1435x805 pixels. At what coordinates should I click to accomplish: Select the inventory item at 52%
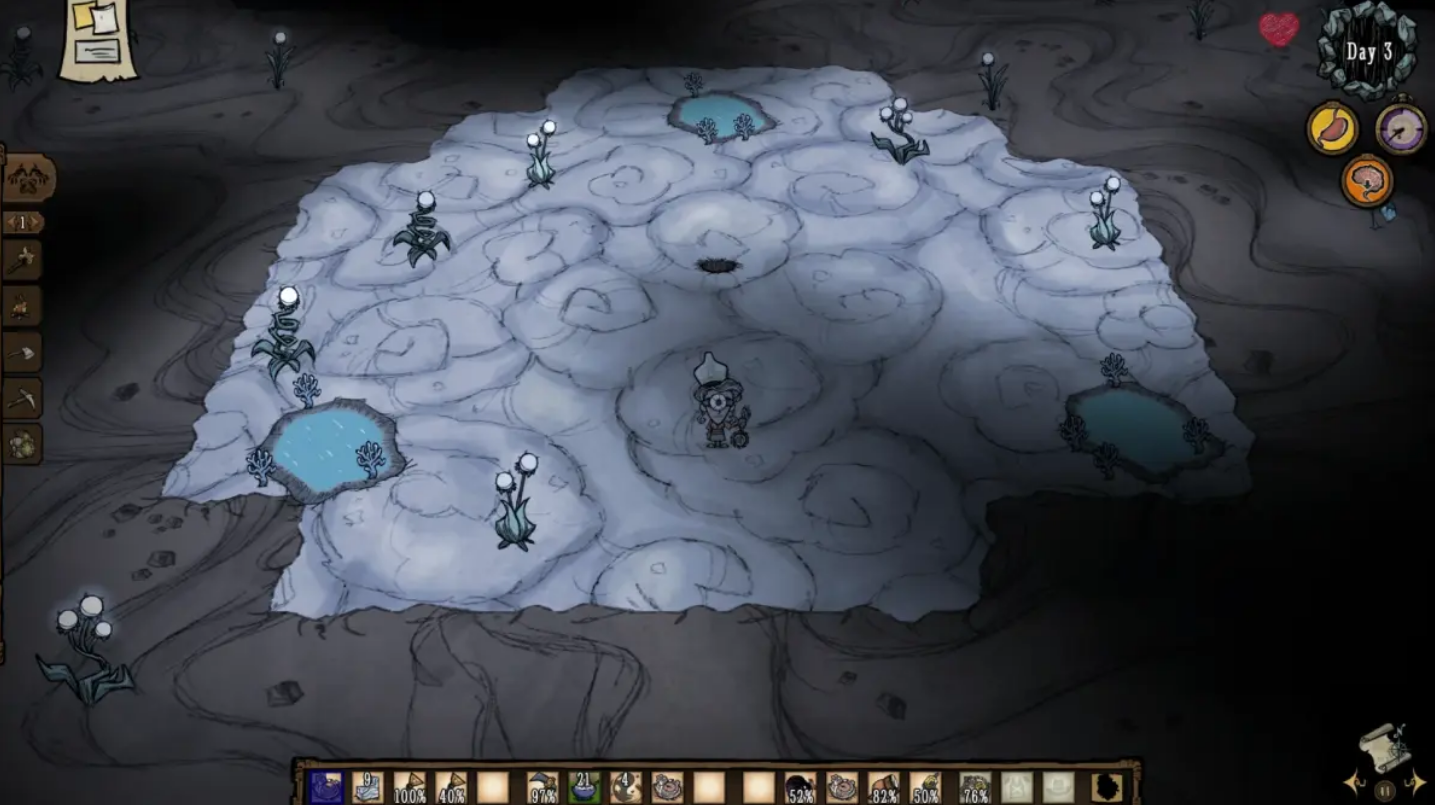799,787
